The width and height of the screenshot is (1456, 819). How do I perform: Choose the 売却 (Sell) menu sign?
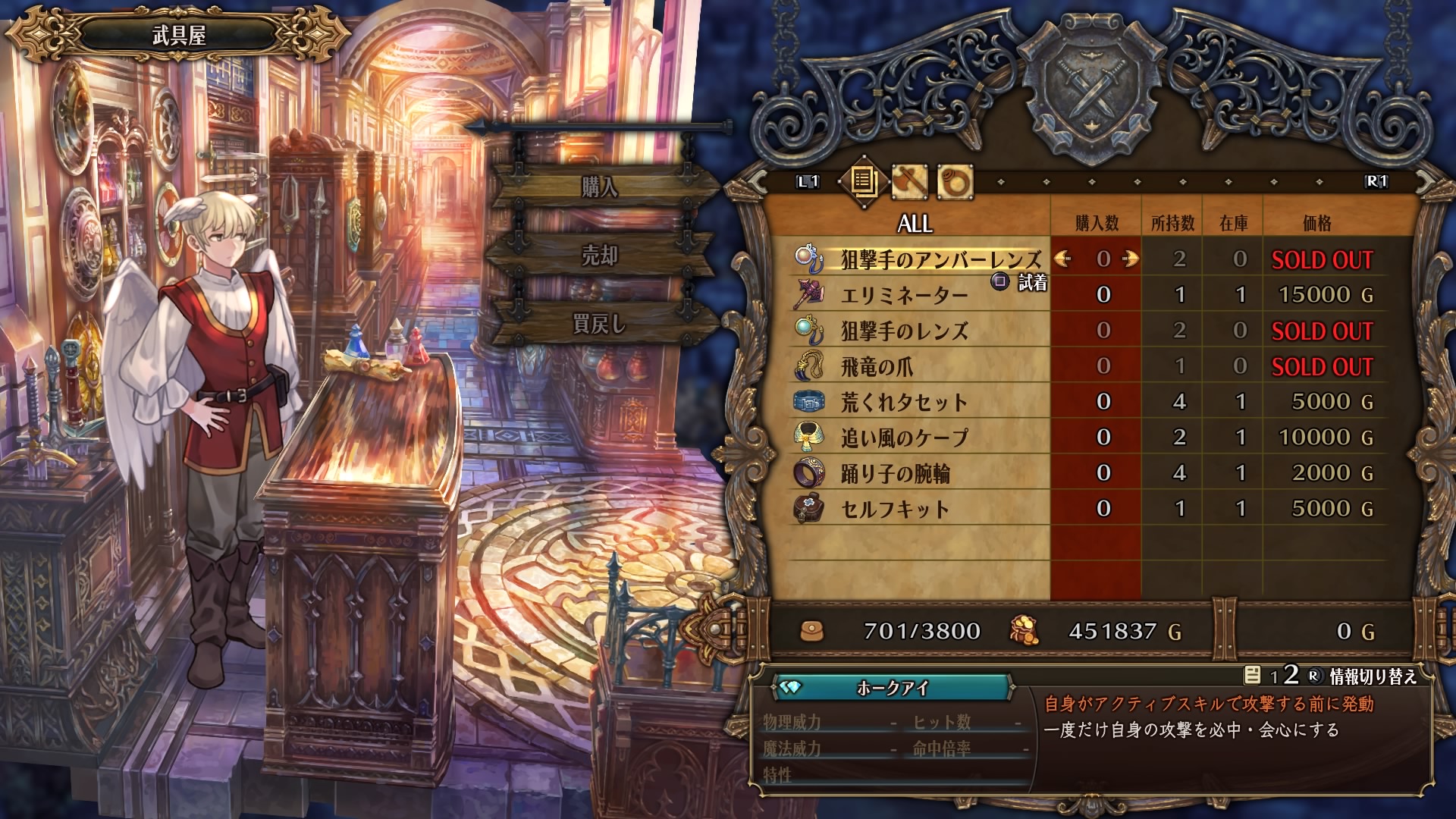(x=600, y=256)
